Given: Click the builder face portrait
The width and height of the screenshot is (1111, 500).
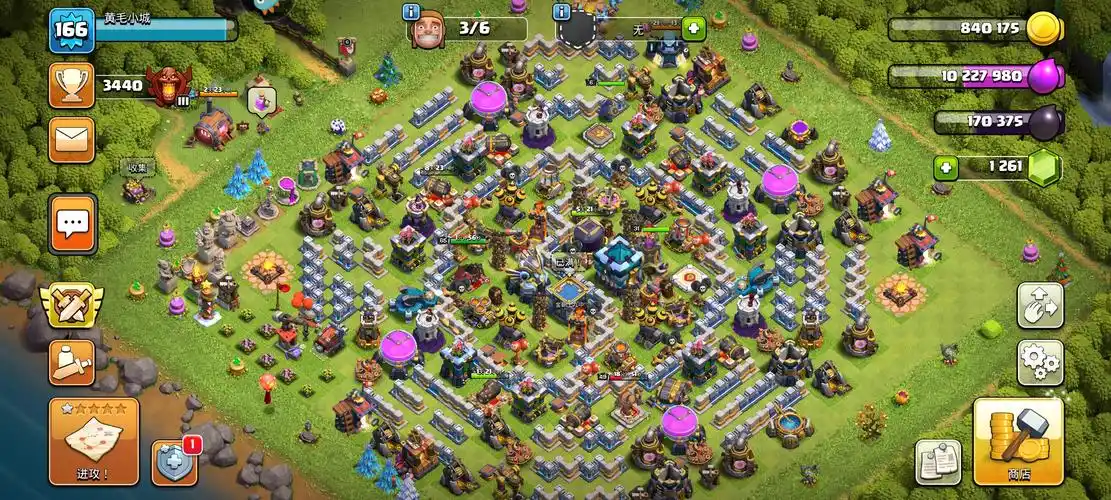Looking at the screenshot, I should coord(428,29).
